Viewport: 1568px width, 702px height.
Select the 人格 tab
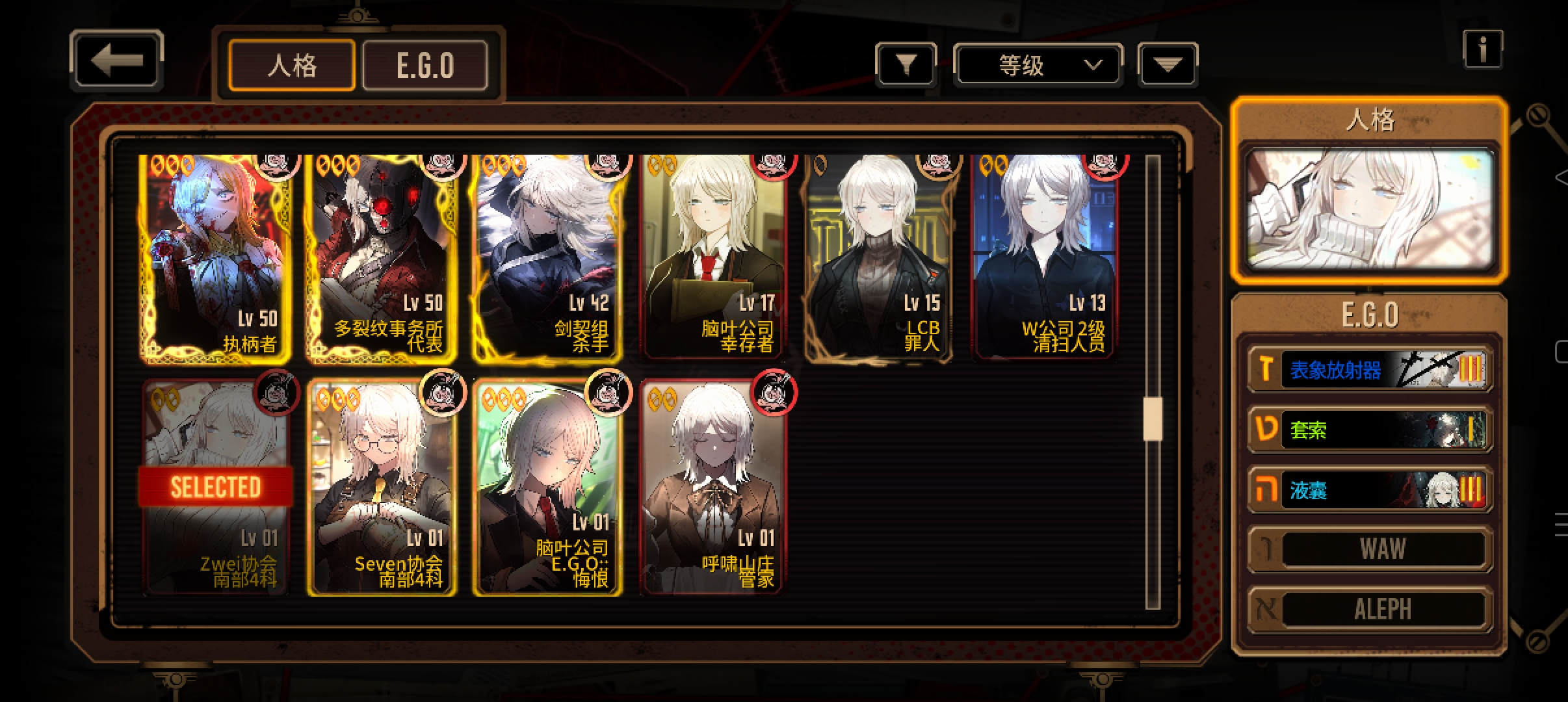[292, 65]
